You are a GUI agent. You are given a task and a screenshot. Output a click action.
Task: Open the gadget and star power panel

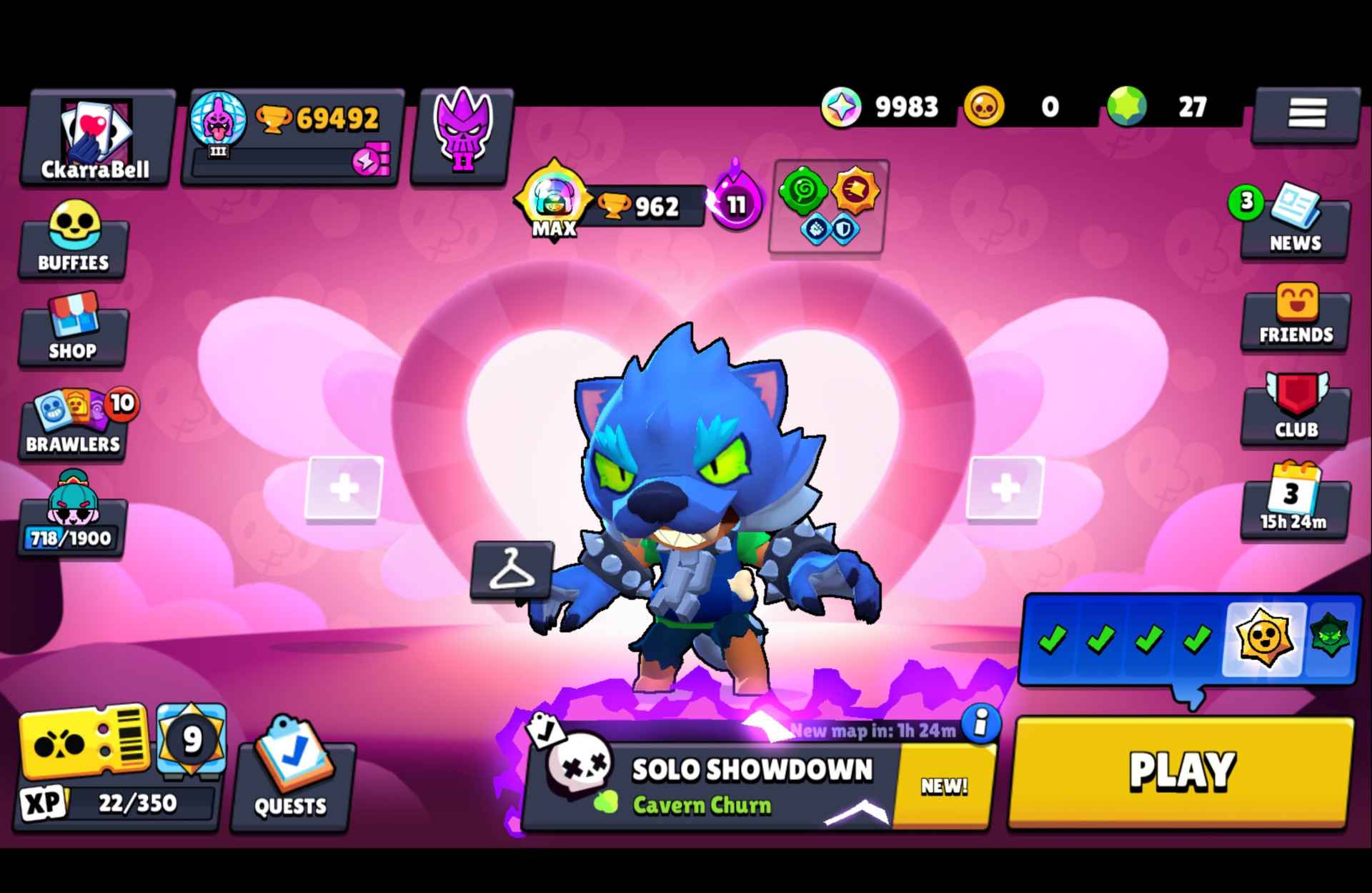[827, 207]
